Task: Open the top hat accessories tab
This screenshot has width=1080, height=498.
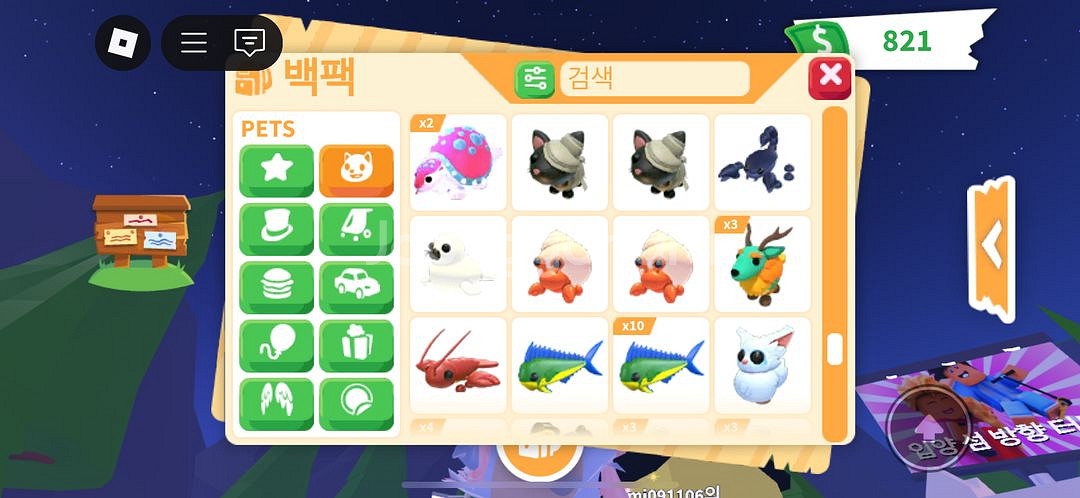Action: [276, 229]
